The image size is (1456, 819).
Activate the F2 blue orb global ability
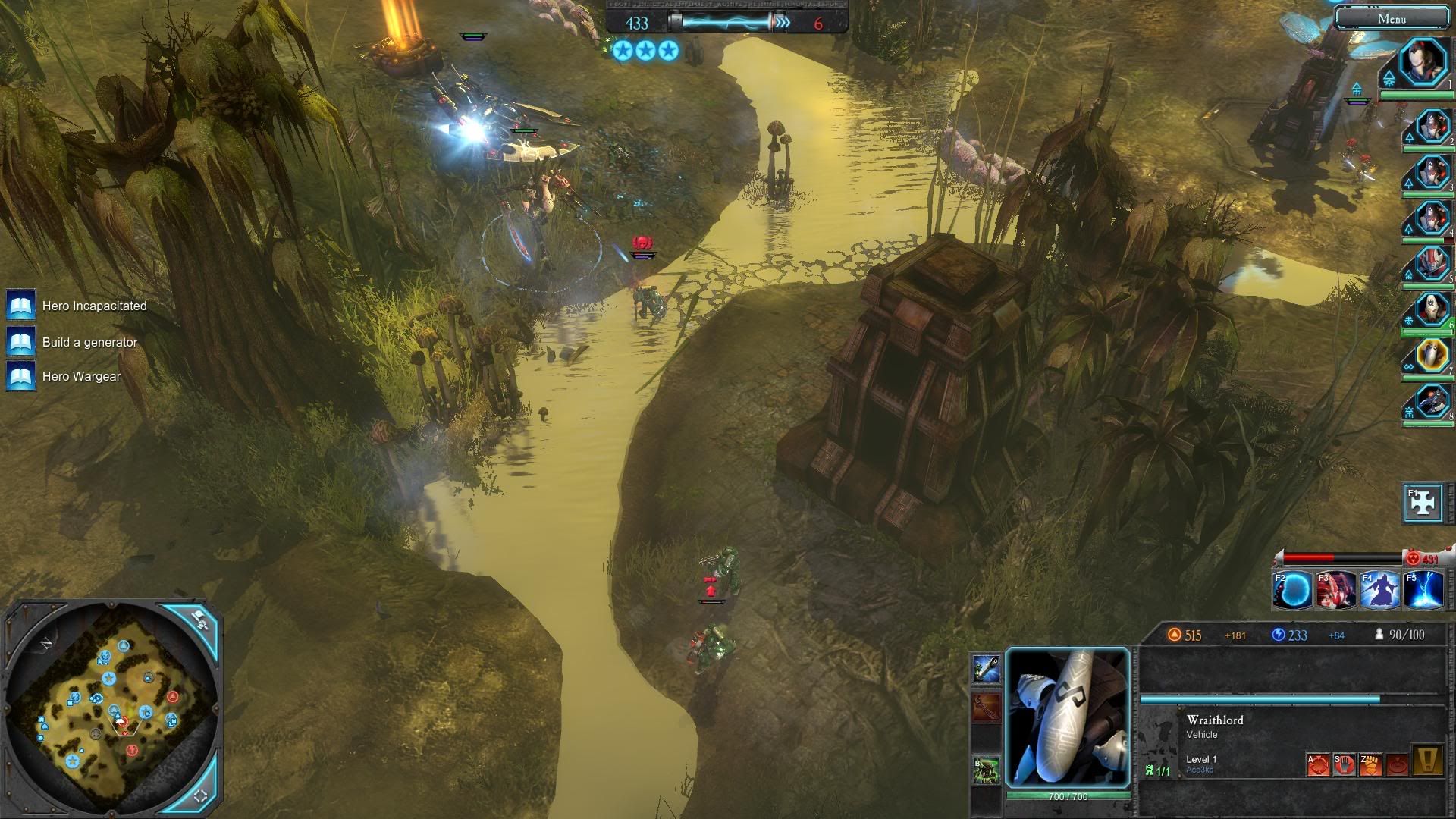point(1291,590)
